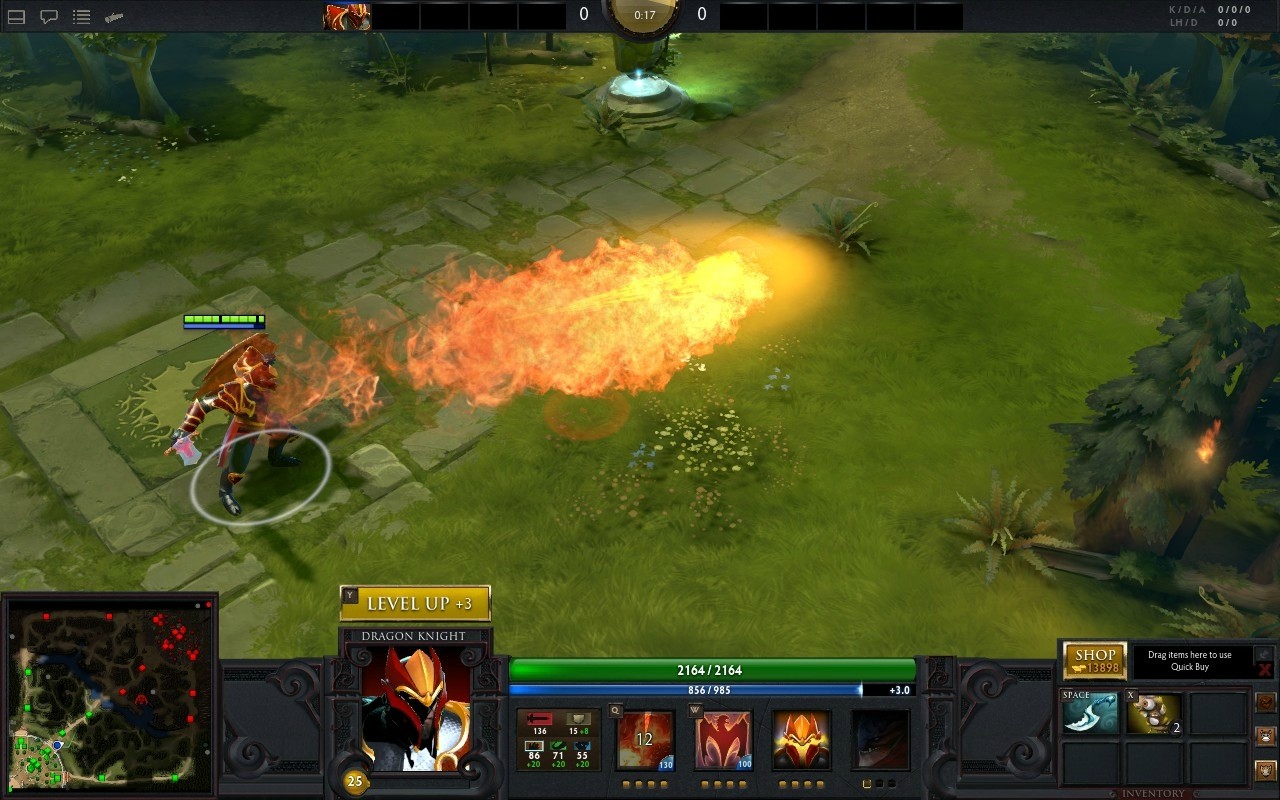Clear Quick Buy with the red X

click(x=1265, y=669)
